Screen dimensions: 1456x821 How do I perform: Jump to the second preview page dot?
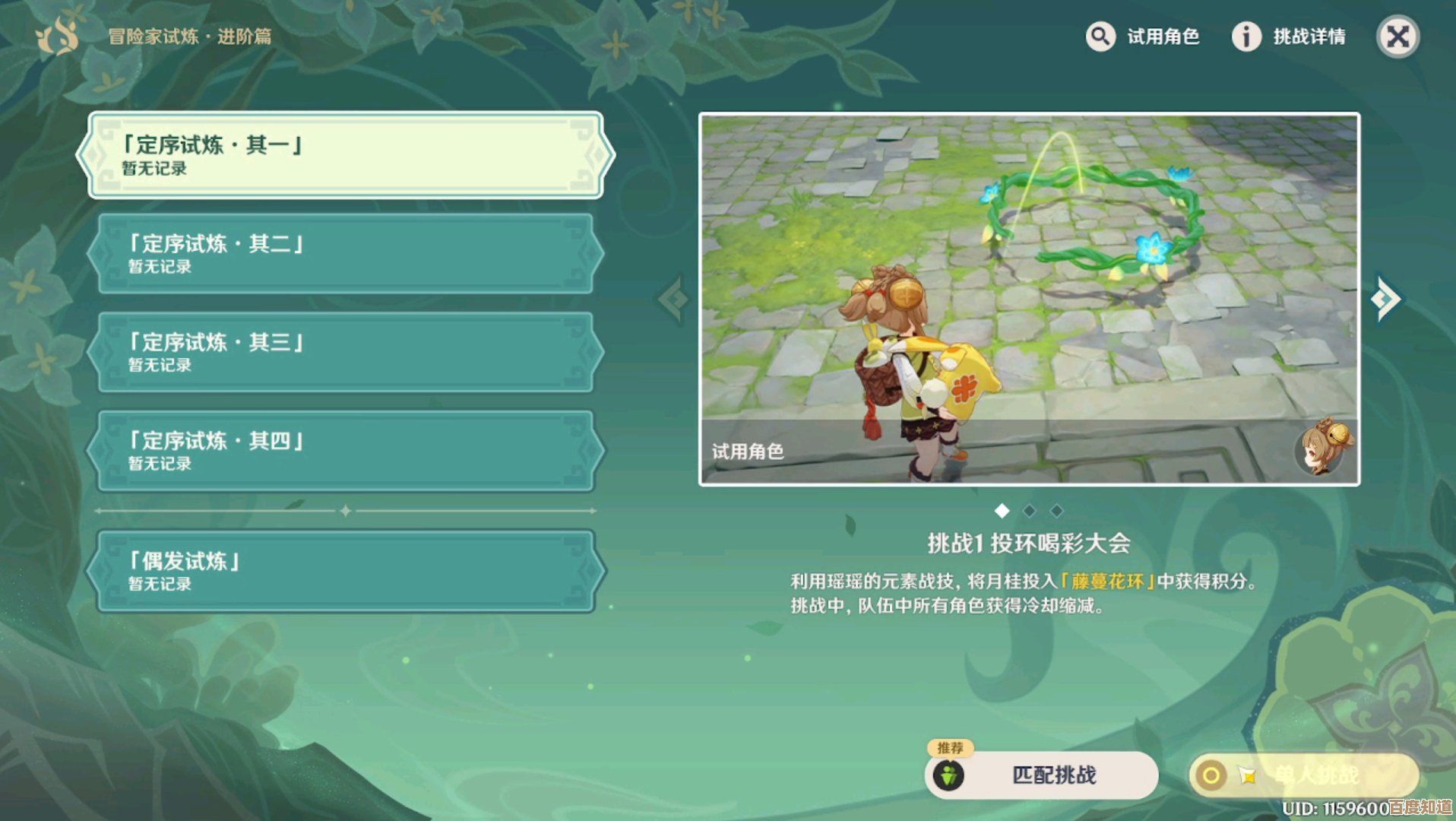[1030, 511]
